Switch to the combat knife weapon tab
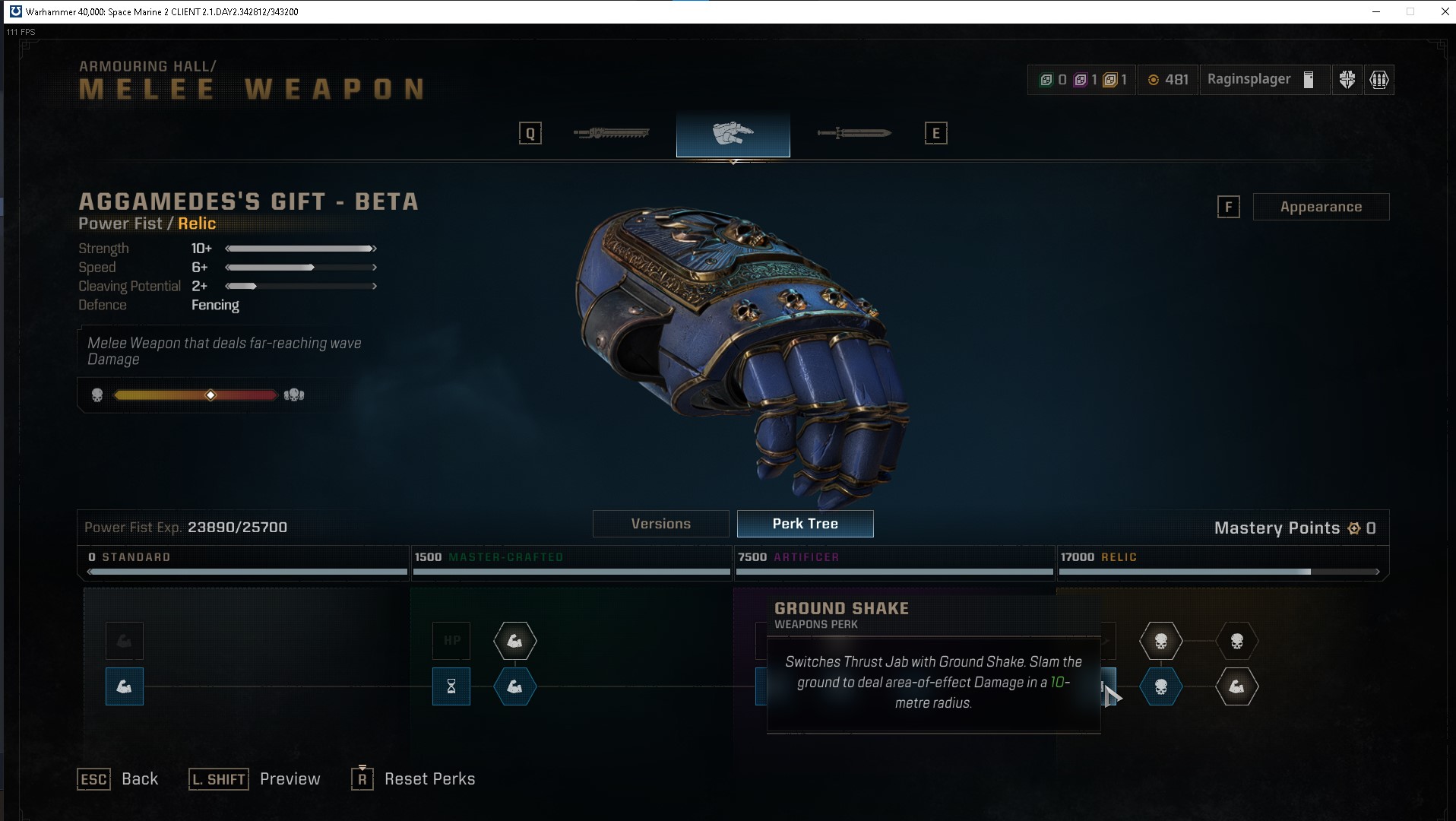This screenshot has height=821, width=1456. coord(854,134)
